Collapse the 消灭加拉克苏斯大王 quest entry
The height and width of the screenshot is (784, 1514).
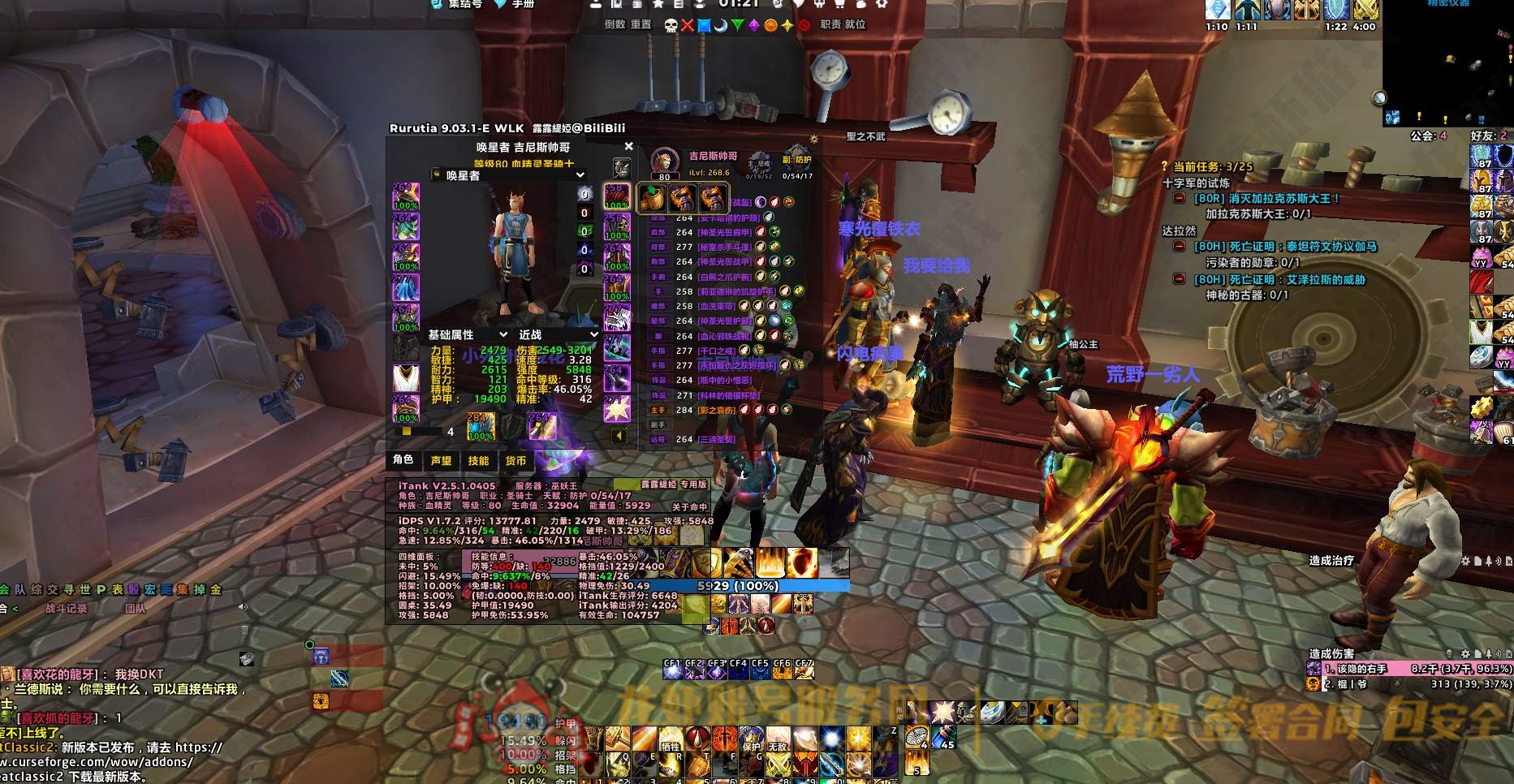tap(1180, 198)
